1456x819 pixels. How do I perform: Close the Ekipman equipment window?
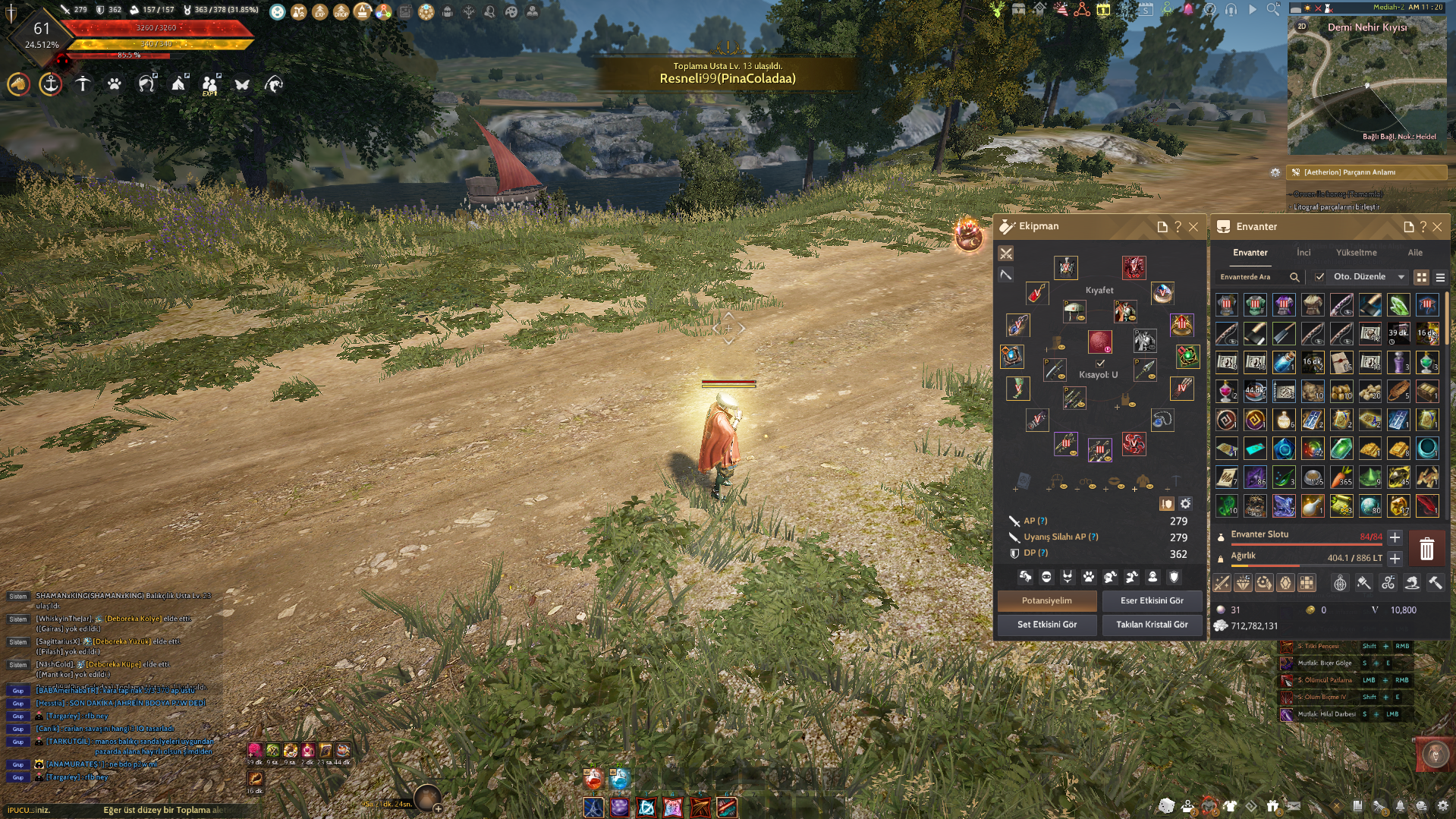tap(1193, 227)
